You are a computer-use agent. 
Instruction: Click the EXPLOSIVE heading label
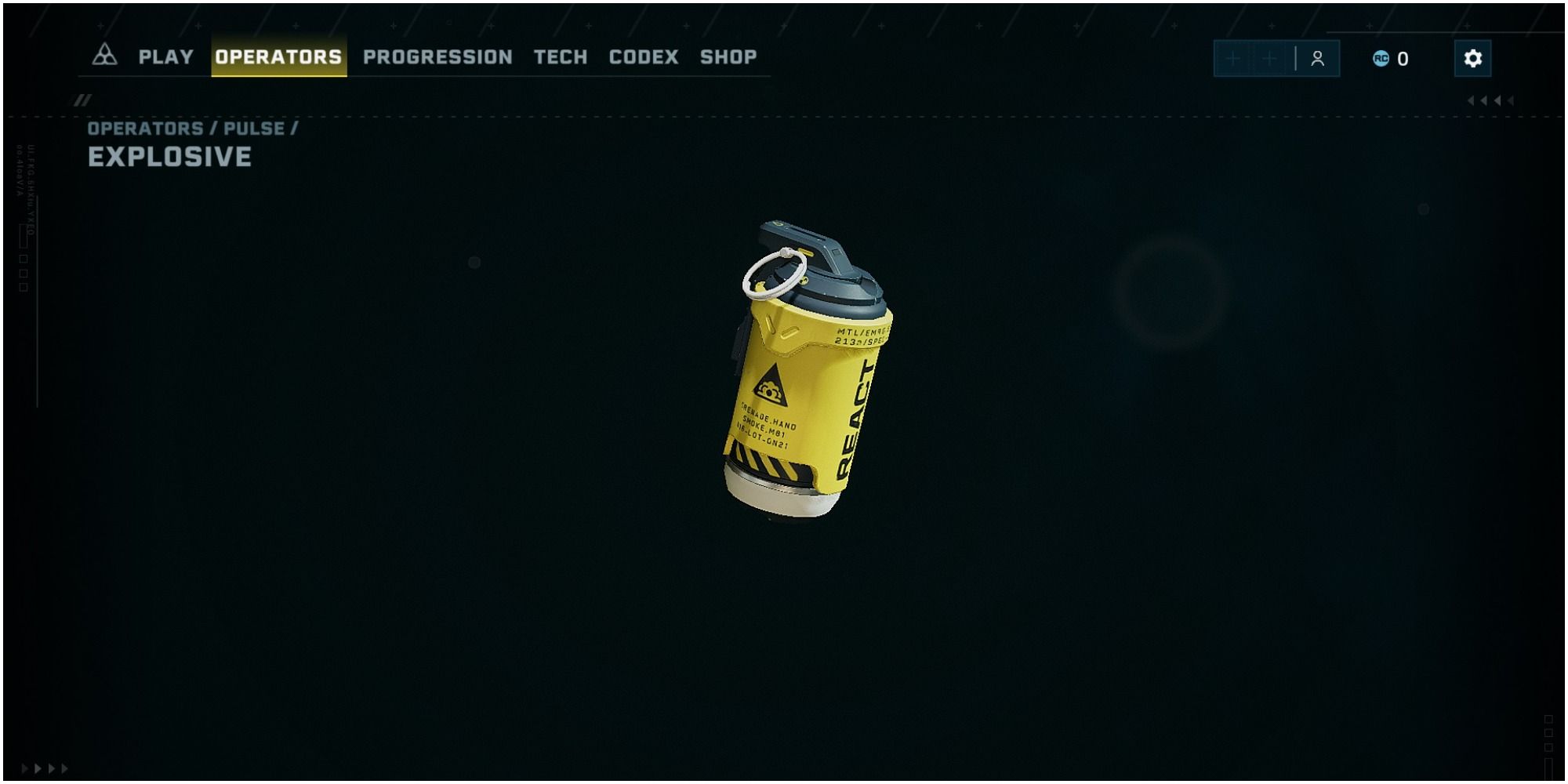tap(169, 156)
